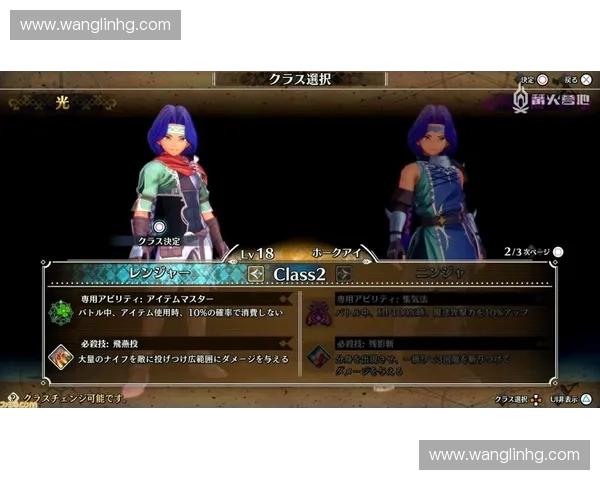Select the アイテムマスター ability icon
The image size is (600, 480).
tap(60, 311)
